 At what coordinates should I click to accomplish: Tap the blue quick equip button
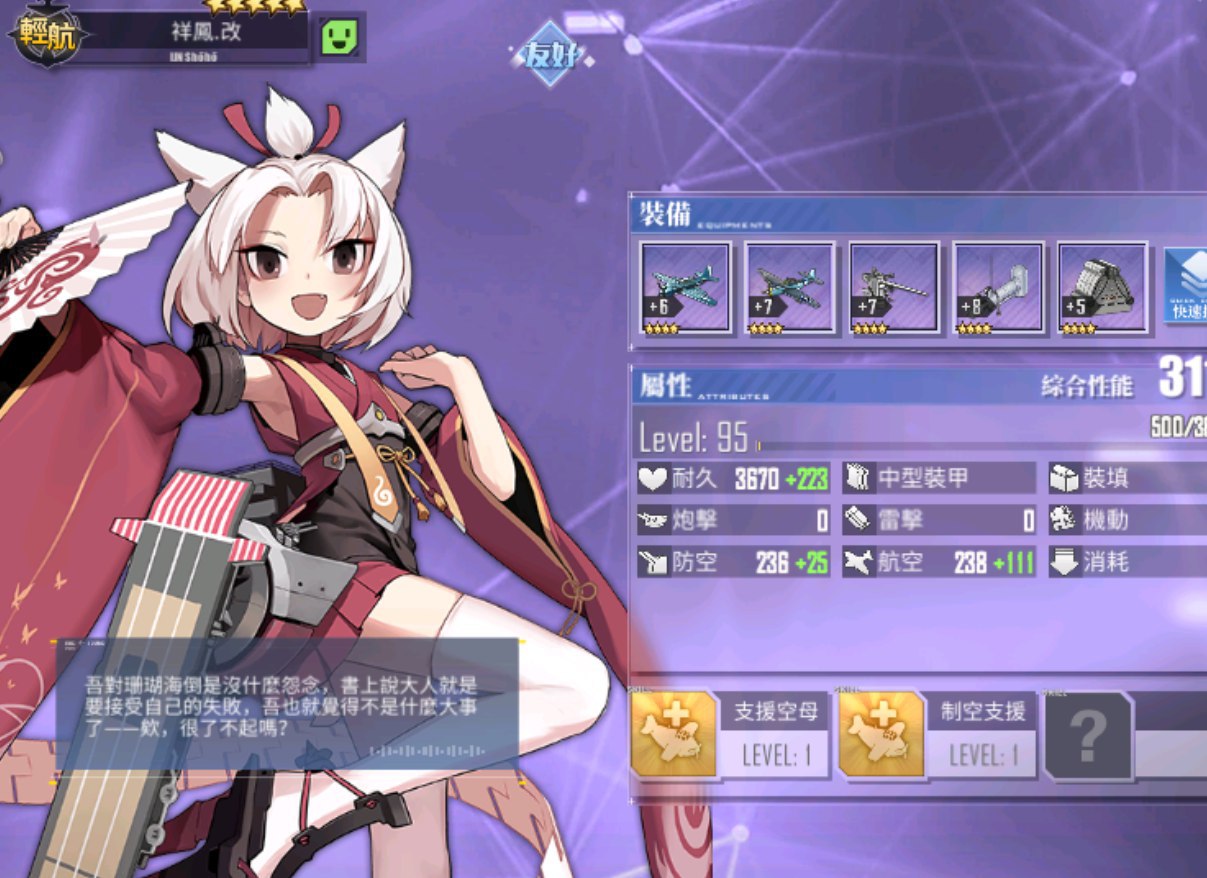[1186, 285]
